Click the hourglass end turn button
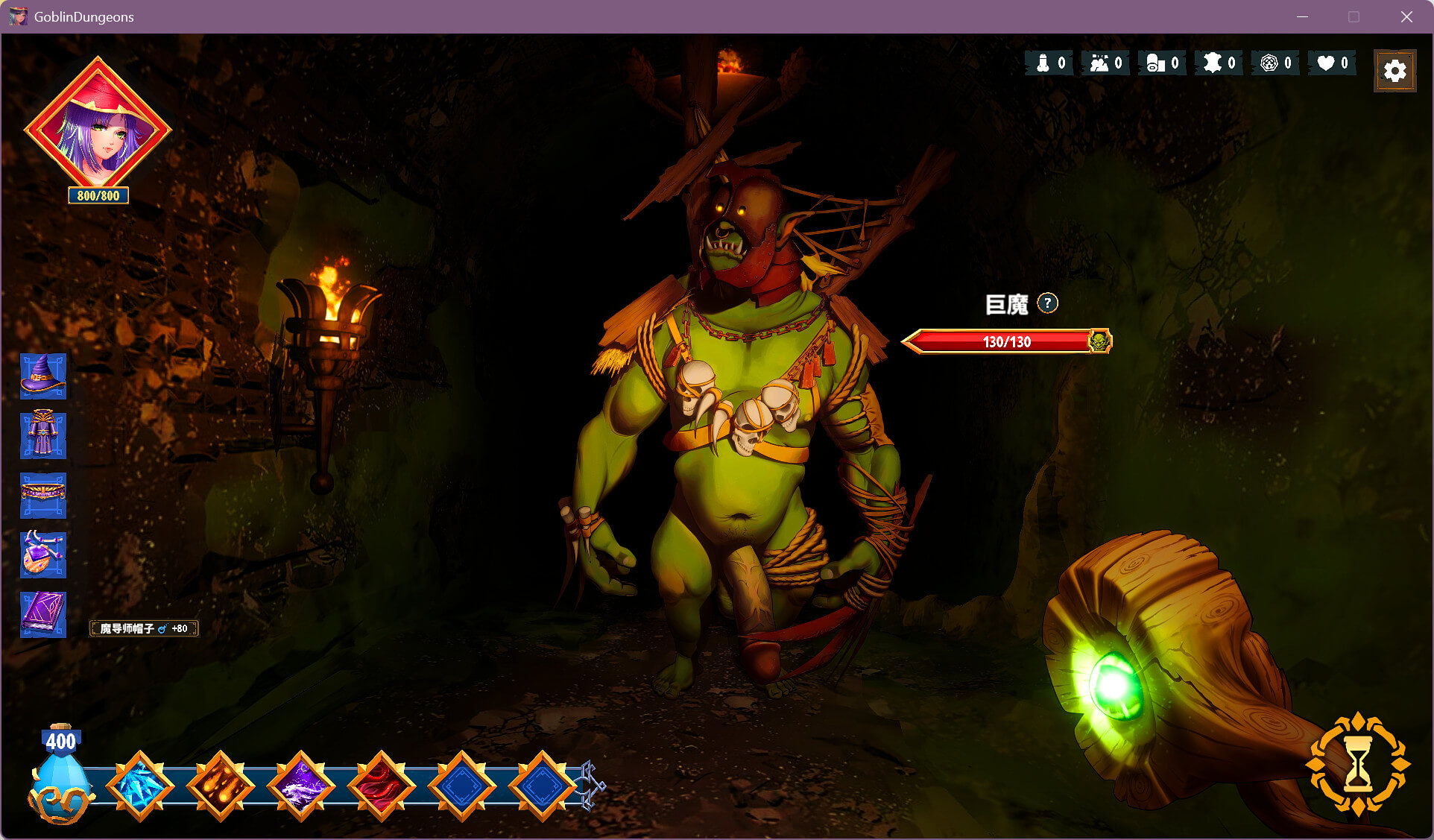 (1357, 764)
